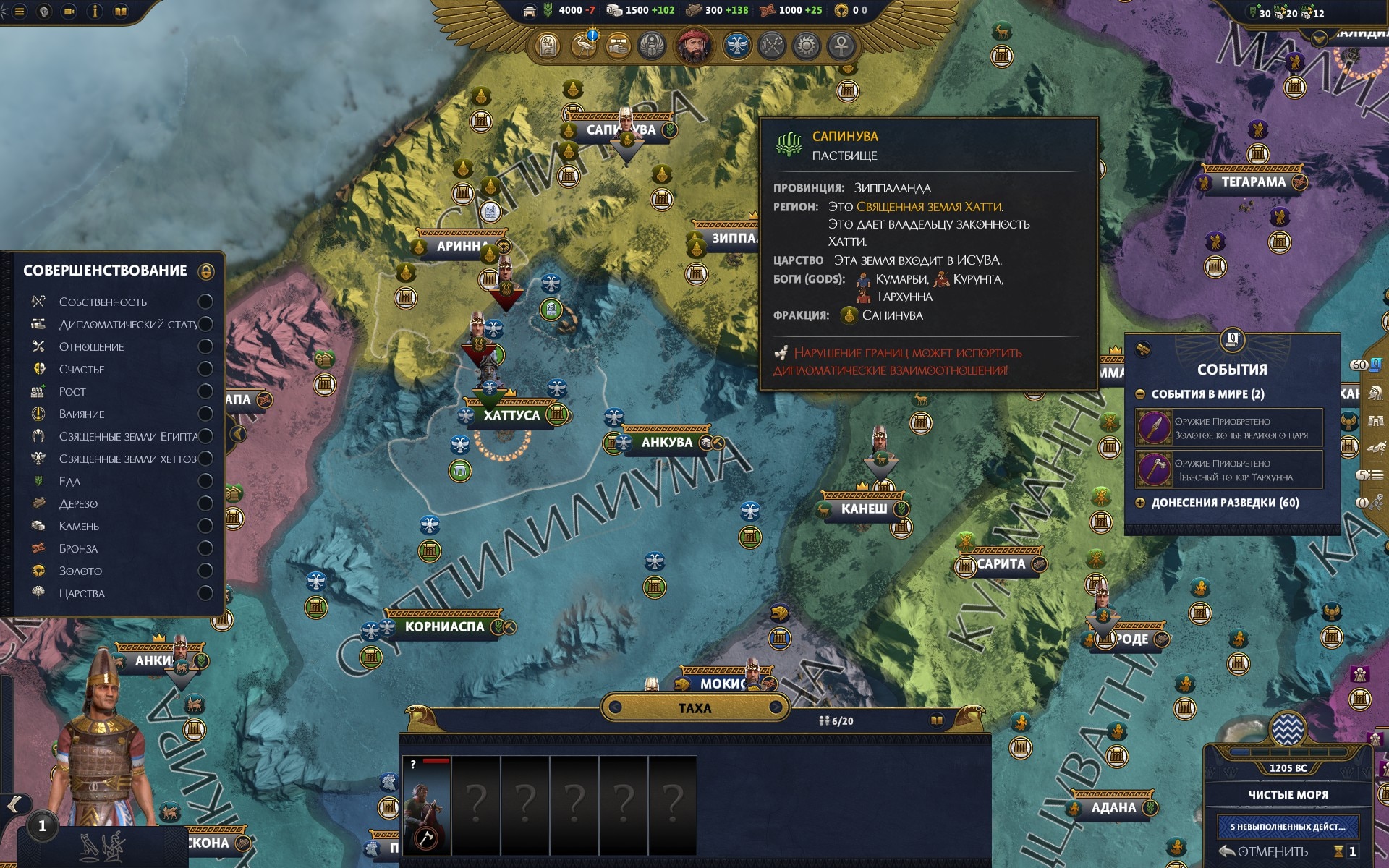
Task: Open the info advisor icon
Action: tap(95, 11)
